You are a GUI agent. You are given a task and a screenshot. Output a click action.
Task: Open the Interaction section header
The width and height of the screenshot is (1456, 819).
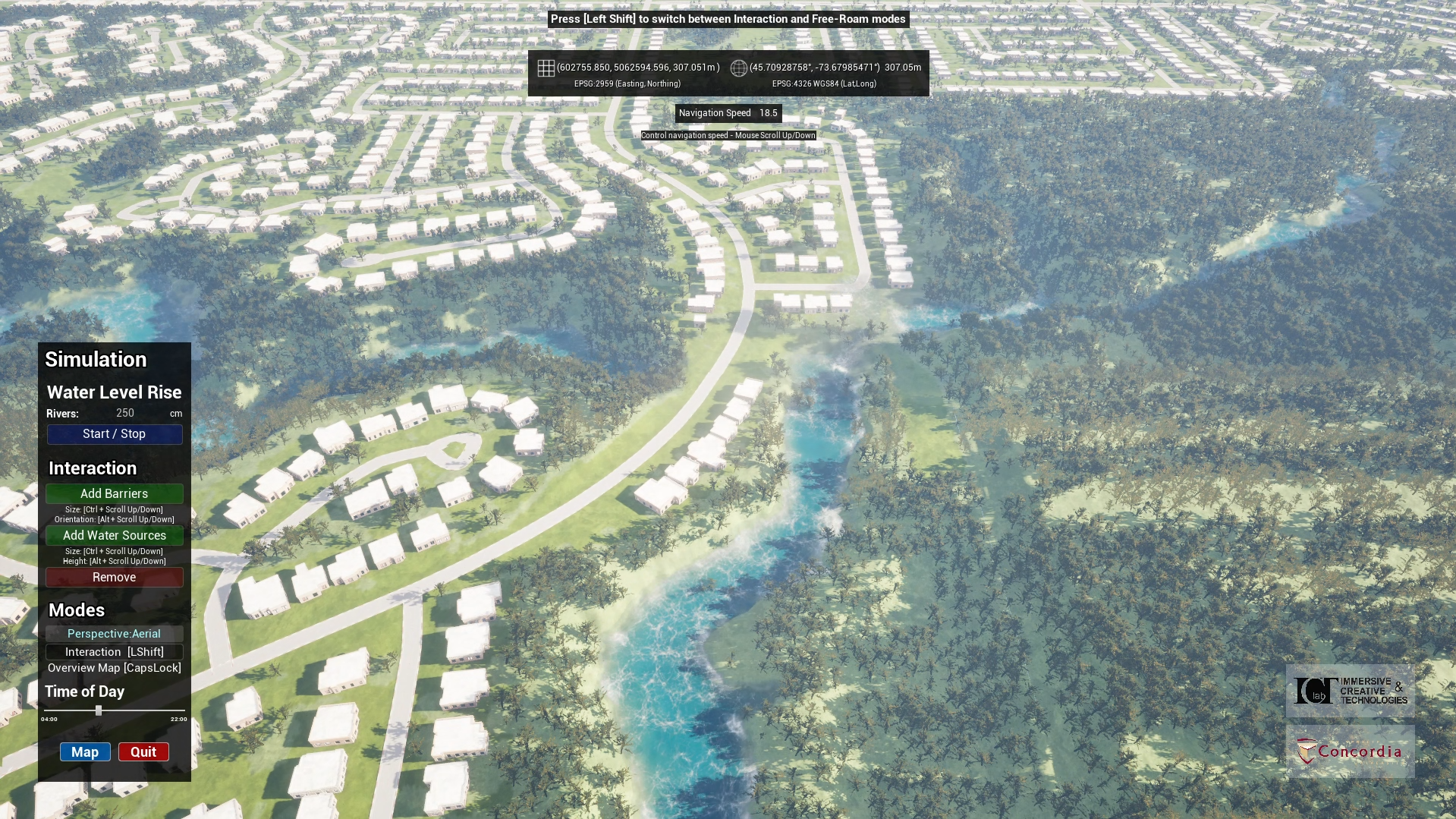coord(93,468)
